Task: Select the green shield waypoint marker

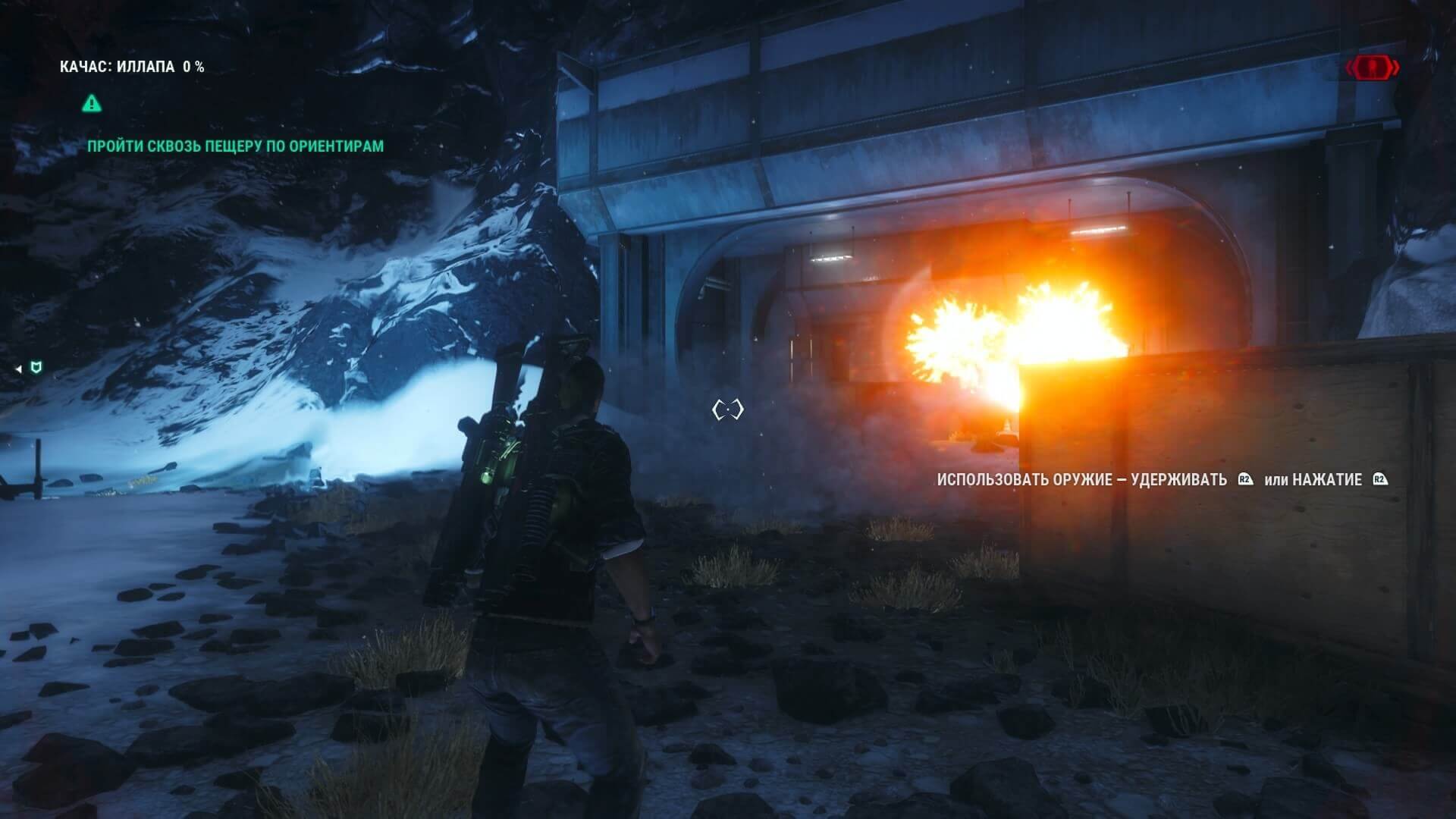Action: 35,369
